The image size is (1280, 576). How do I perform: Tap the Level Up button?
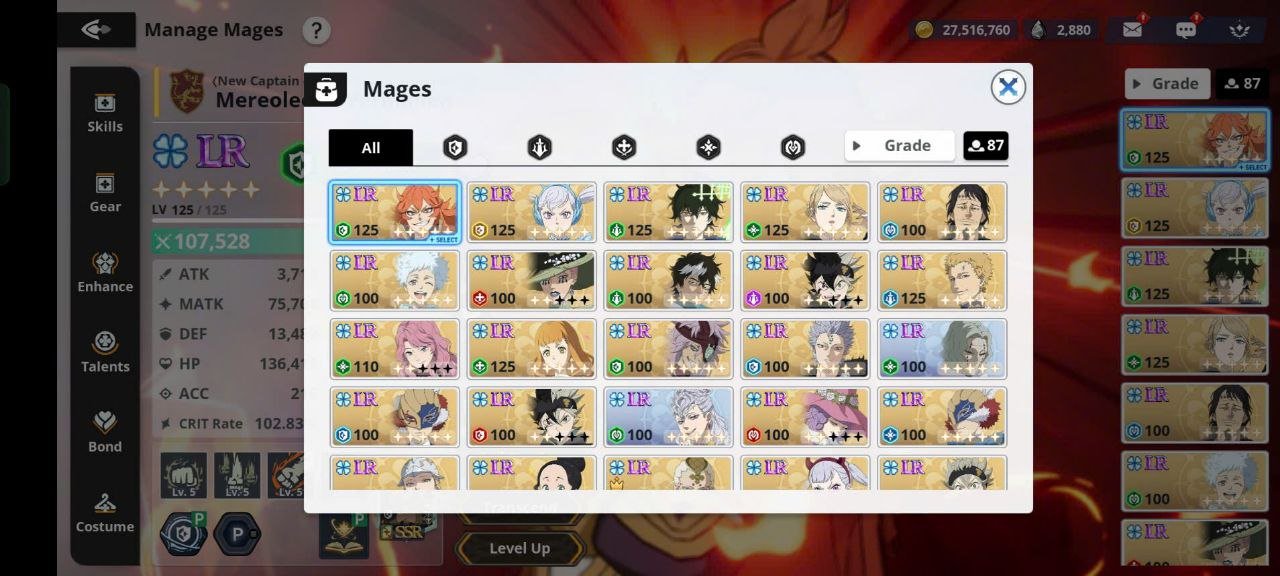pyautogui.click(x=519, y=548)
